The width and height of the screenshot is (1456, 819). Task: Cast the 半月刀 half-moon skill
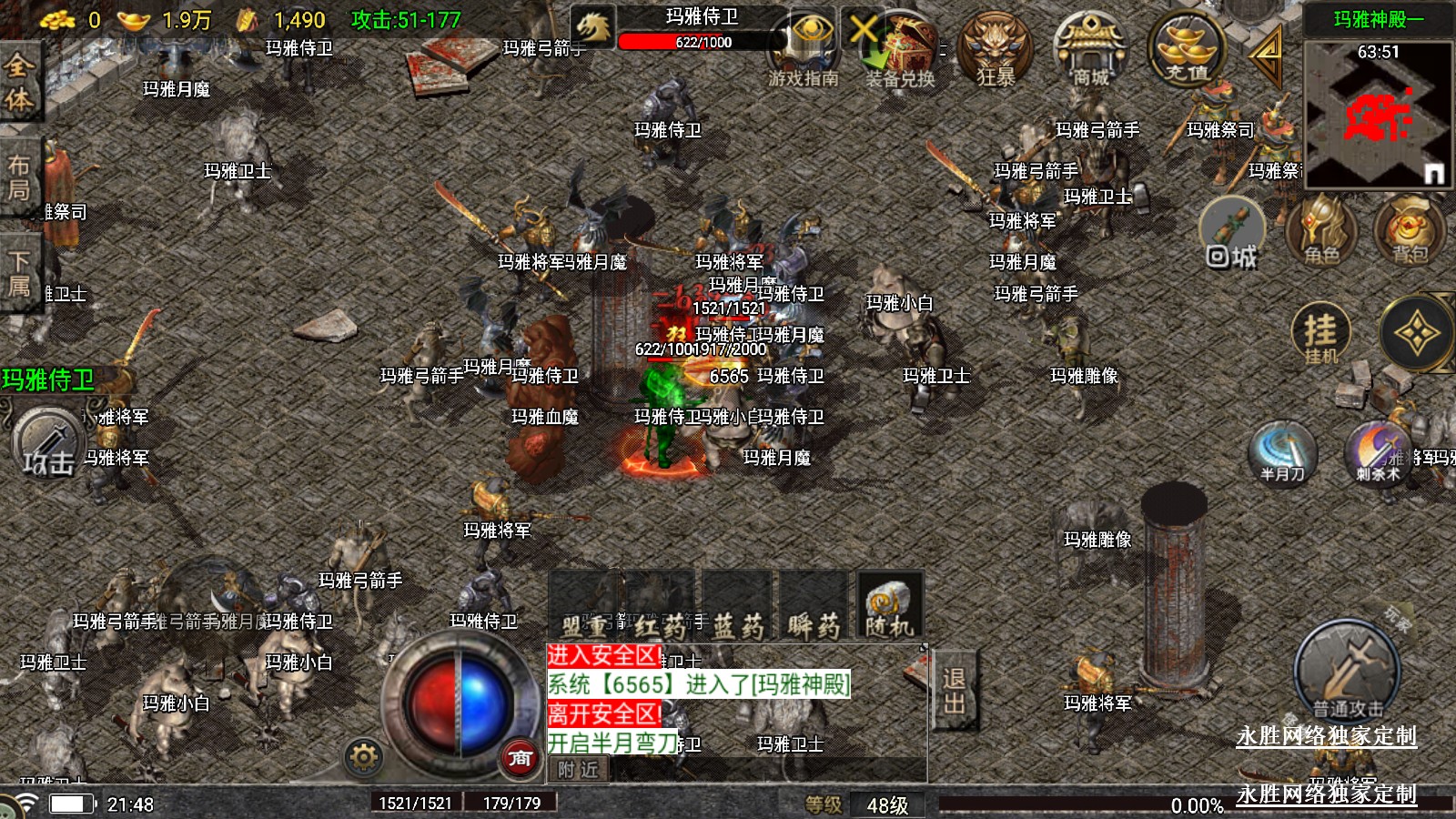[1283, 452]
